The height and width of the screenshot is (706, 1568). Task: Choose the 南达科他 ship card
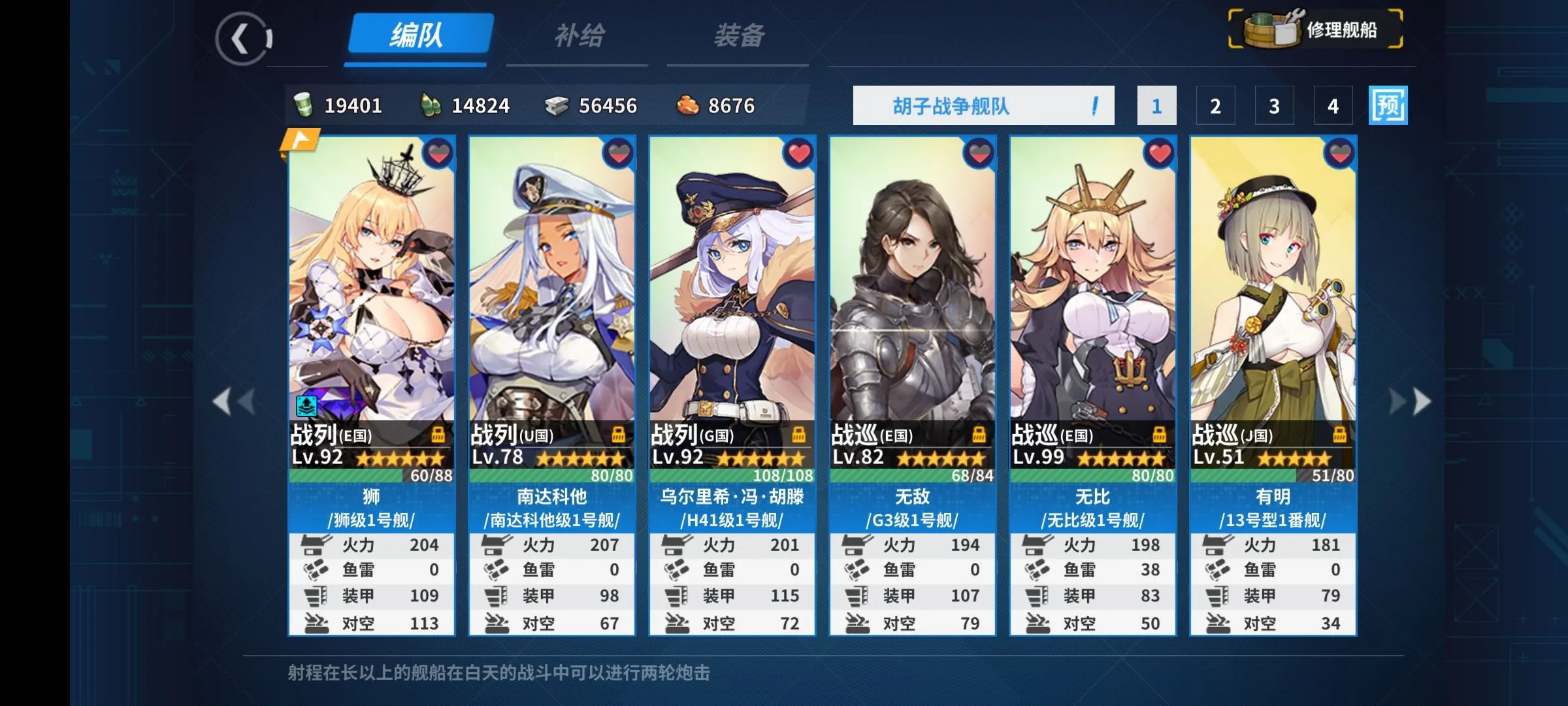[x=551, y=294]
